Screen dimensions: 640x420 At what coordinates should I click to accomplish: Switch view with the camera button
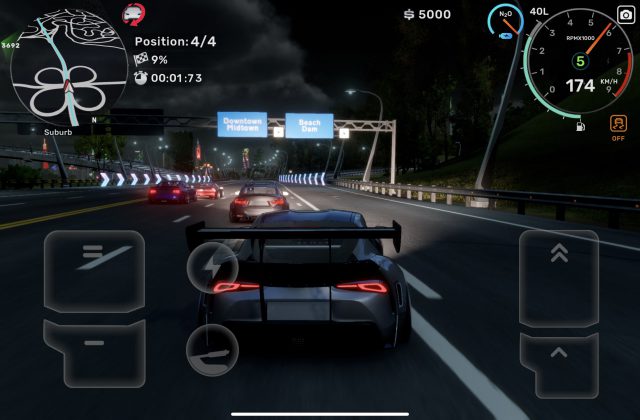coord(625,15)
